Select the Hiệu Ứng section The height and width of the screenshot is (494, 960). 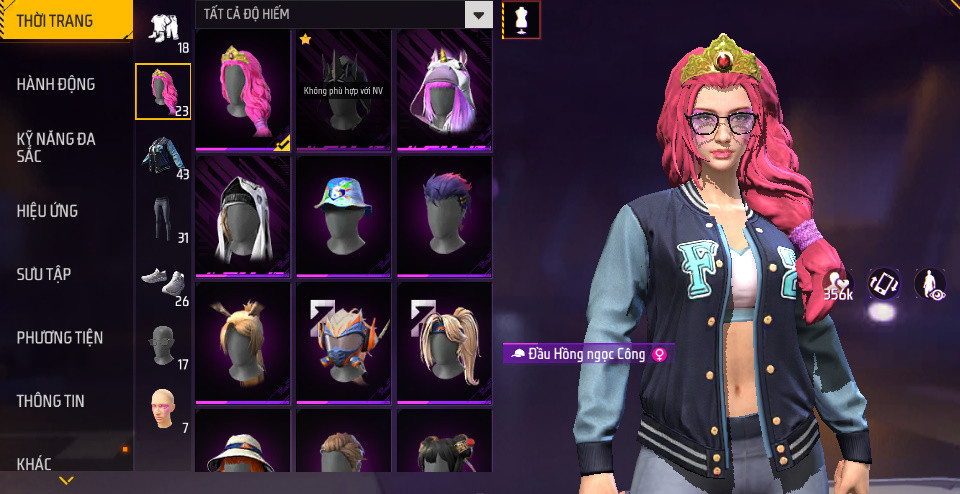click(x=47, y=211)
